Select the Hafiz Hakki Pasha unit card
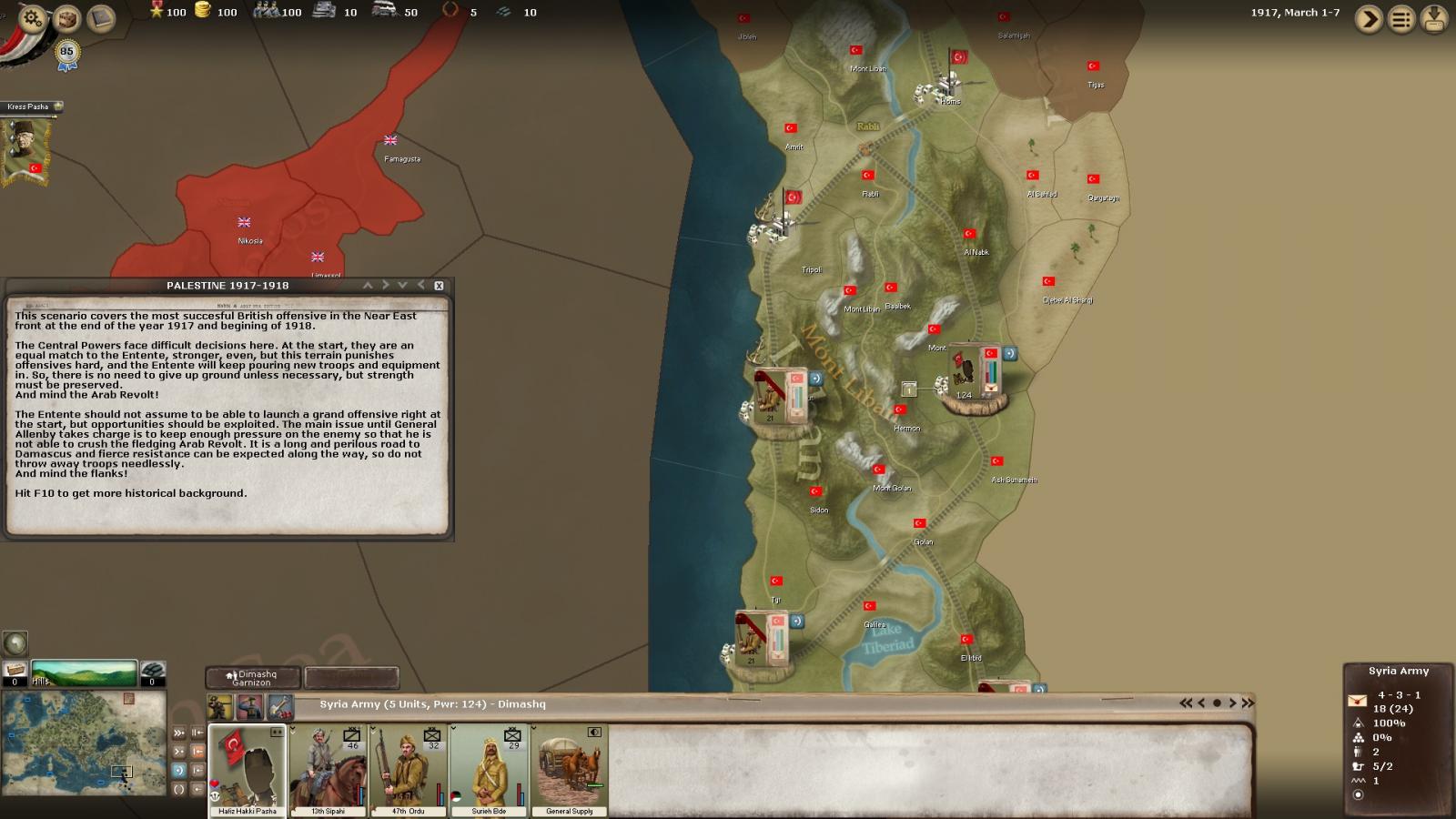The height and width of the screenshot is (819, 1456). click(x=247, y=770)
